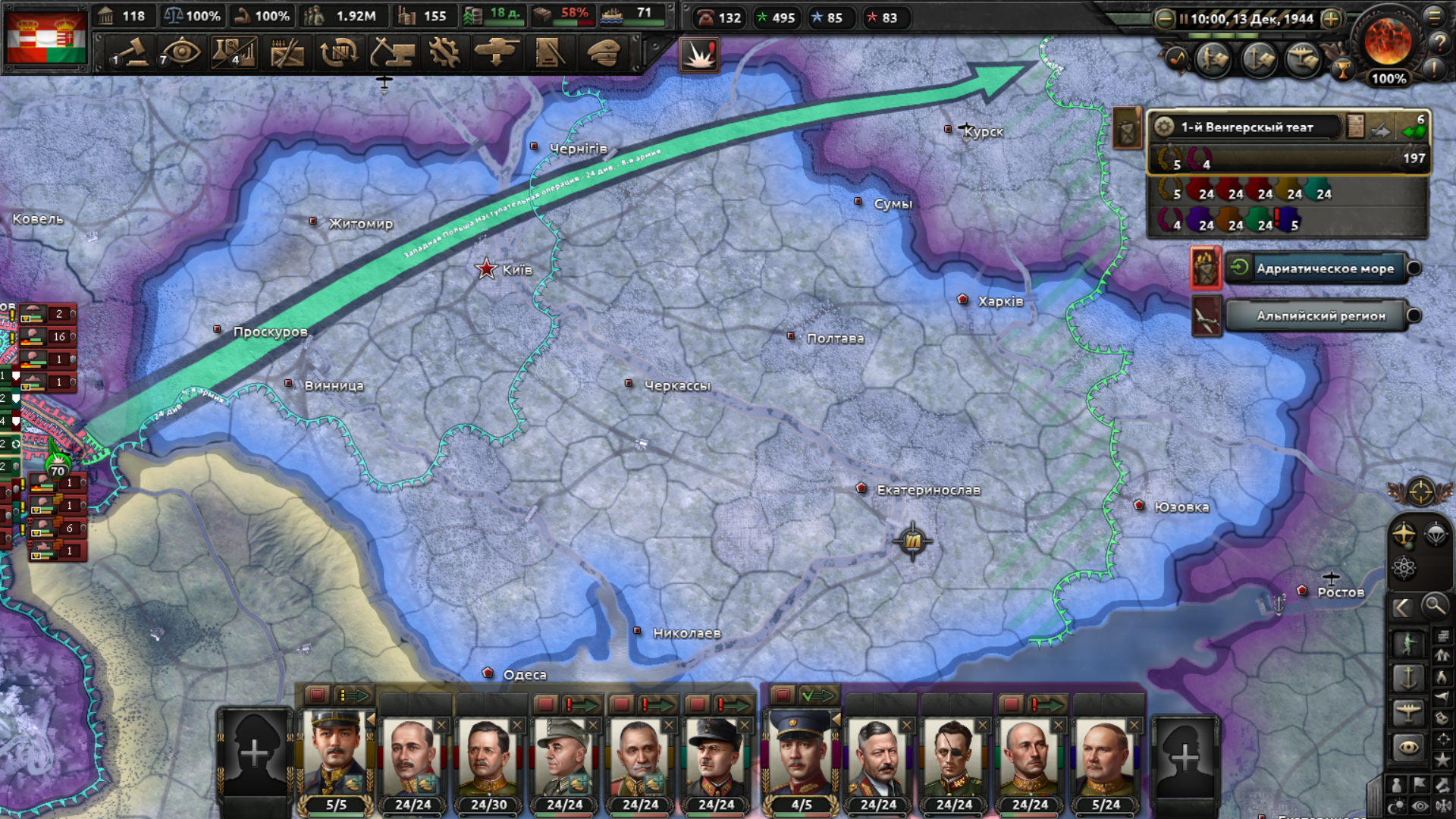The image size is (1456, 819).
Task: Decrease game speed with the minus button
Action: coord(1165,19)
